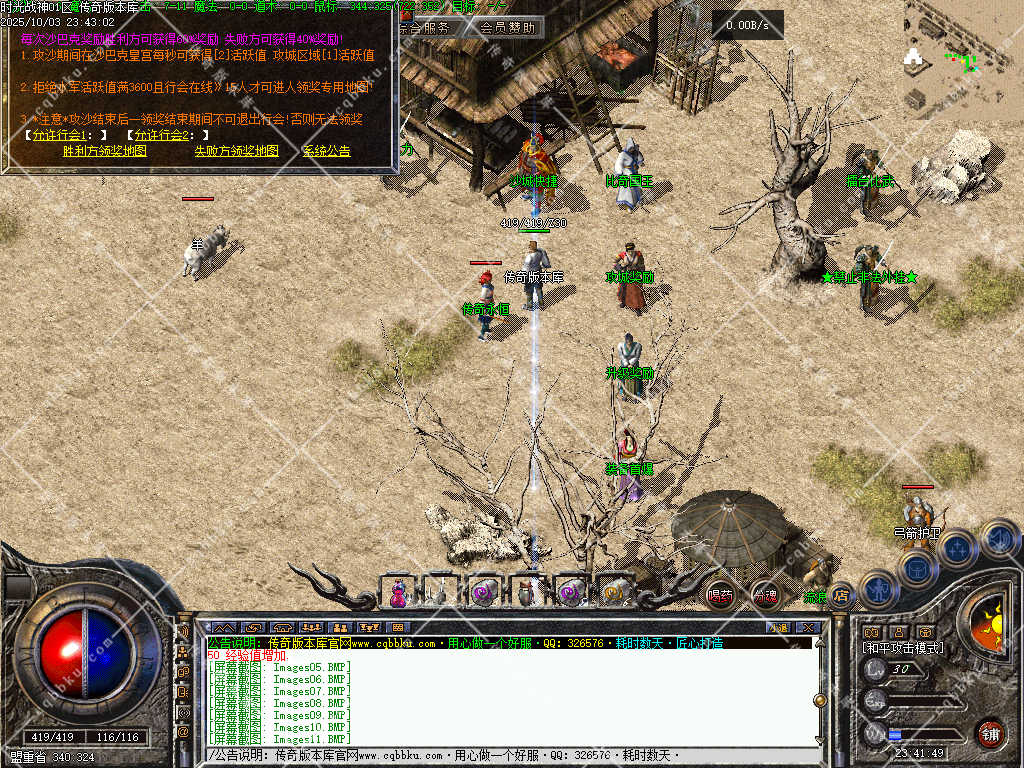Click the 小退 logout button
1024x768 pixels.
pyautogui.click(x=777, y=627)
